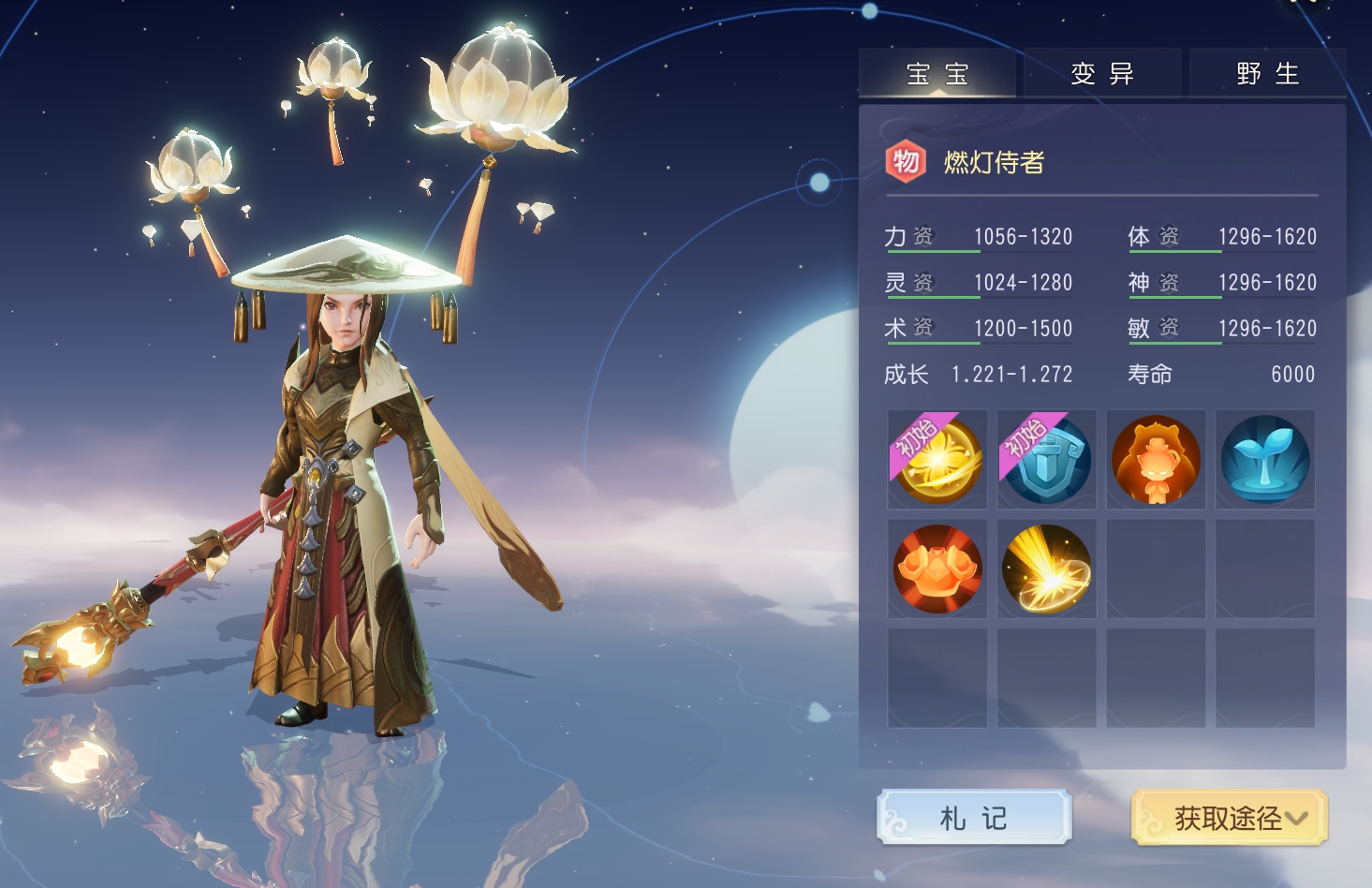Open the 野生 tab

tap(1267, 73)
